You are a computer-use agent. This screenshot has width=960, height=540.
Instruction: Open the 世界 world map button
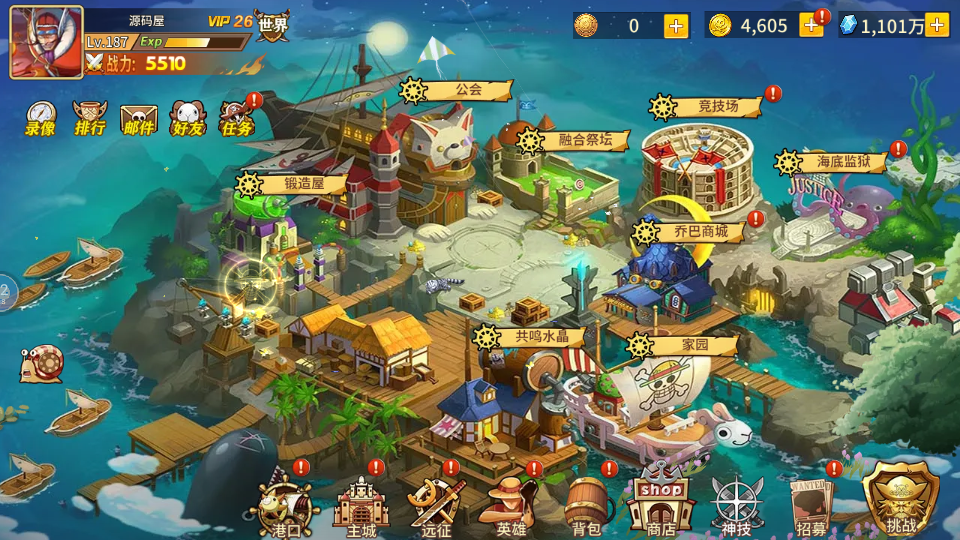pos(271,26)
